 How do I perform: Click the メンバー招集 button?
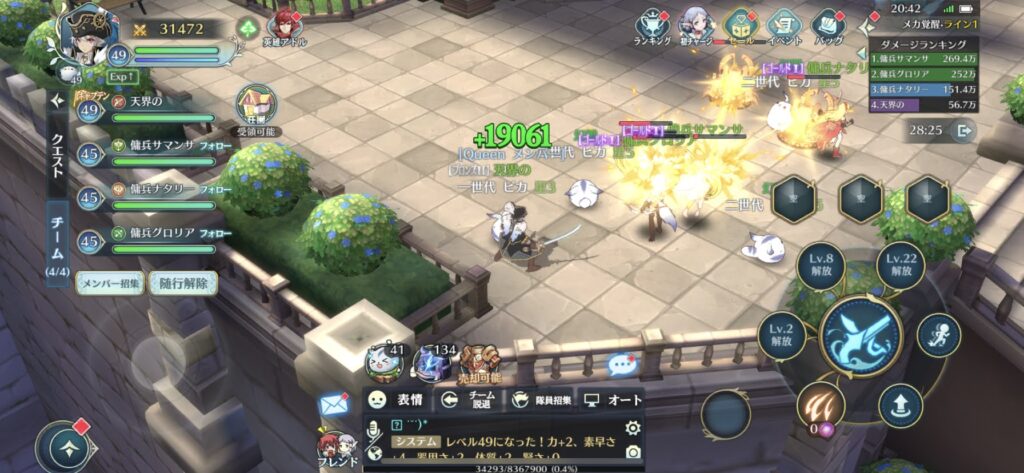click(111, 283)
